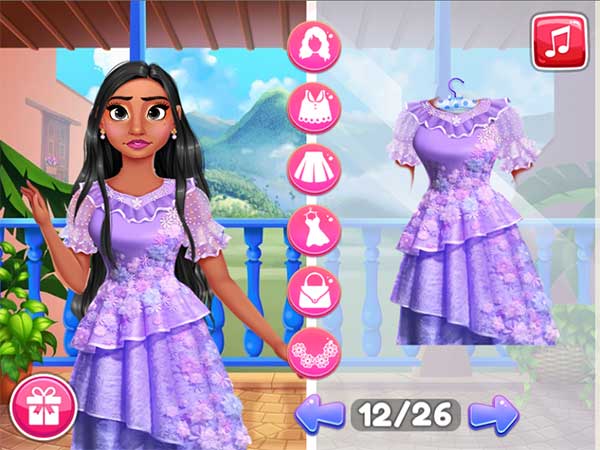Open the handbag category

pos(314,293)
